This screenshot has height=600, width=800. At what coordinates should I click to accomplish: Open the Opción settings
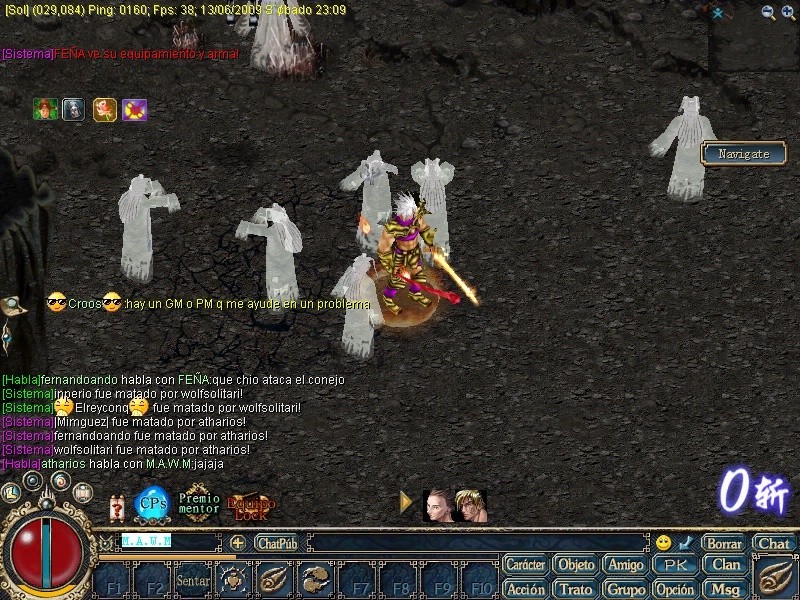676,589
